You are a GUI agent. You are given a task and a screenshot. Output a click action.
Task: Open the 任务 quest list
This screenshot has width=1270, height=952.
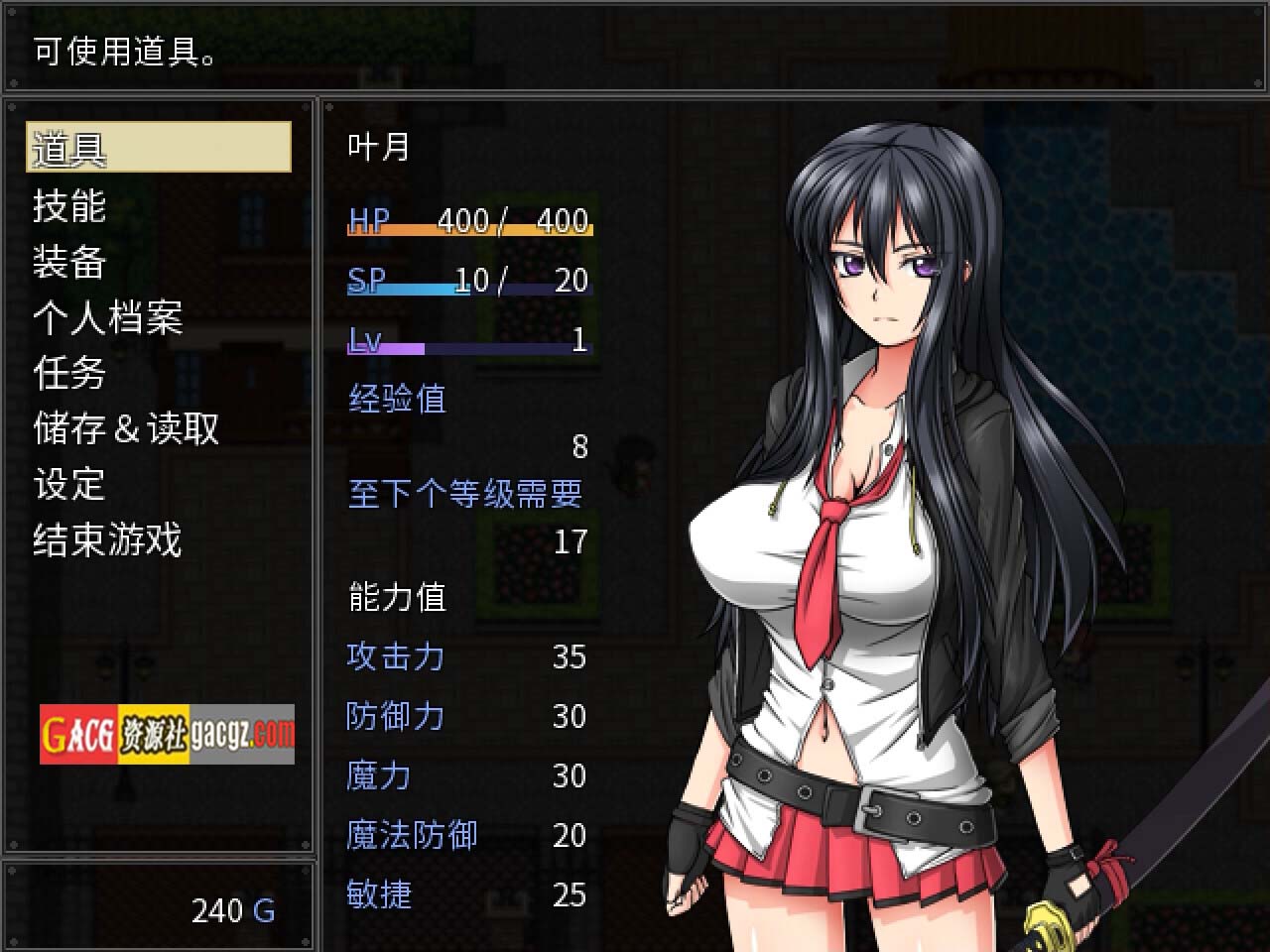click(69, 373)
